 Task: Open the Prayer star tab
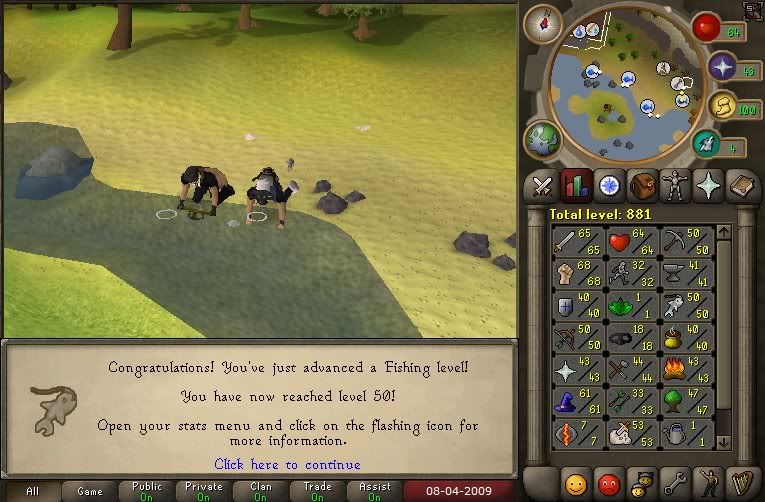tap(708, 186)
